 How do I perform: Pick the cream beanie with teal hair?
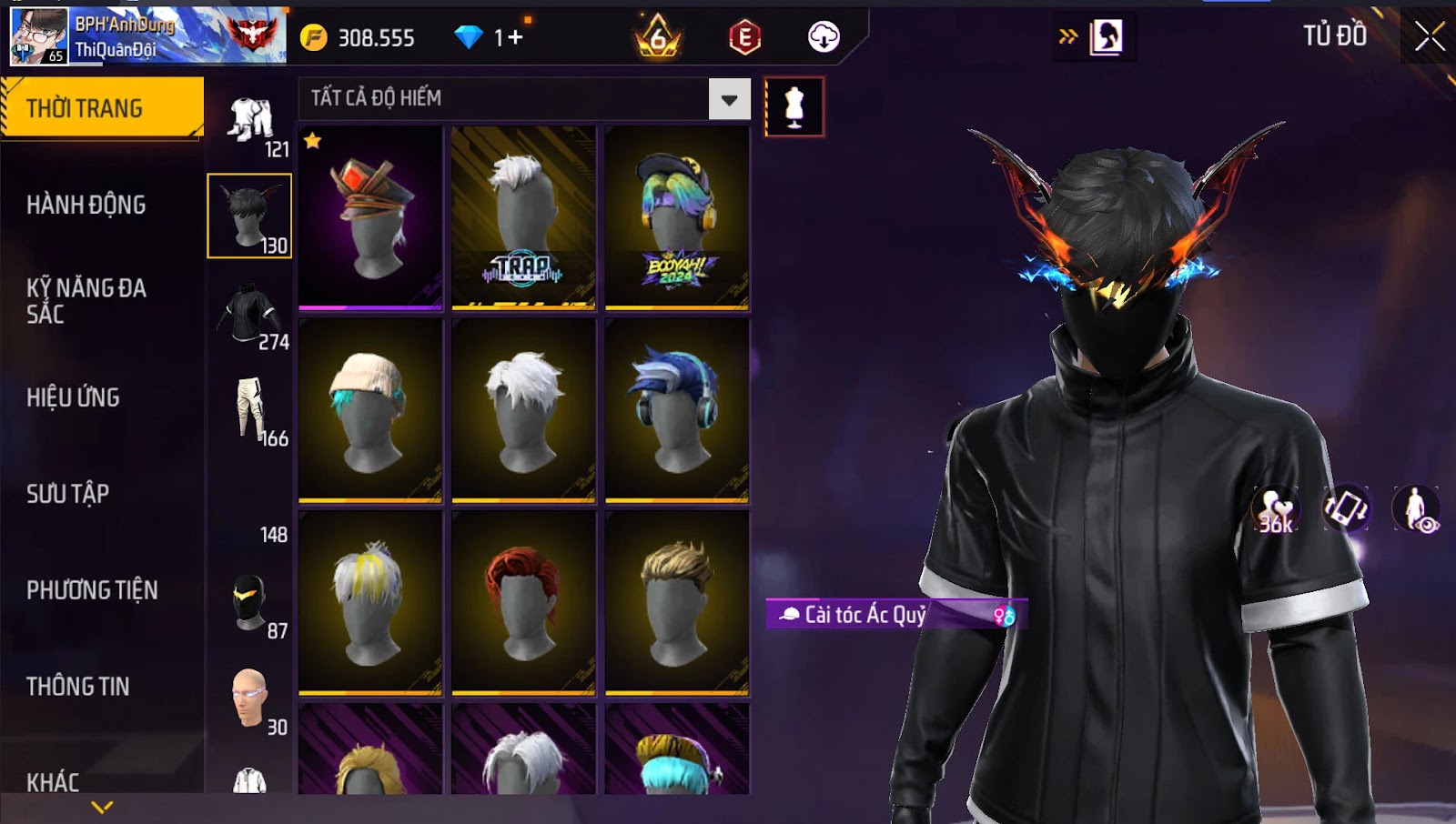pos(370,410)
